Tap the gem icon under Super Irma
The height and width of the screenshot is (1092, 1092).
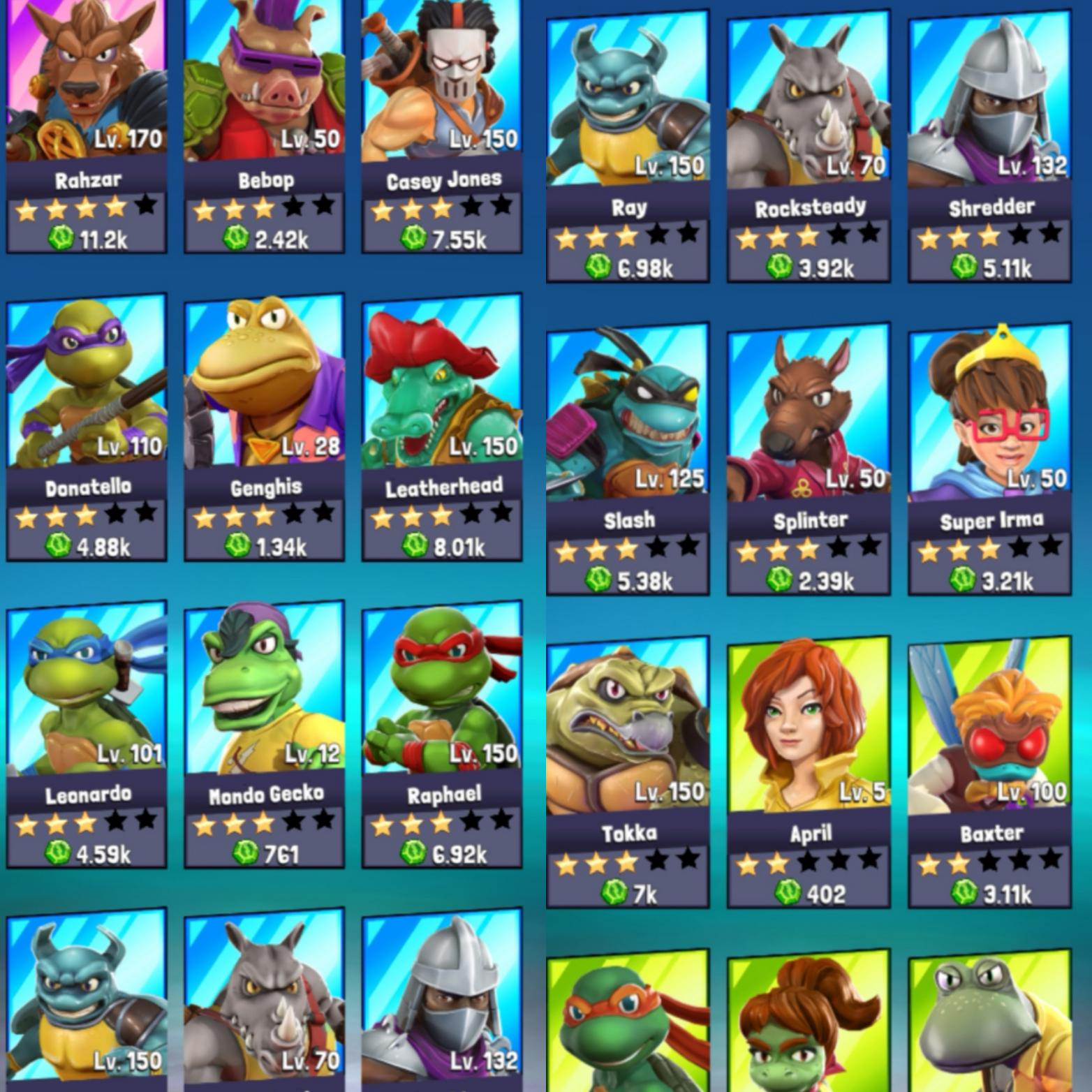coord(961,578)
